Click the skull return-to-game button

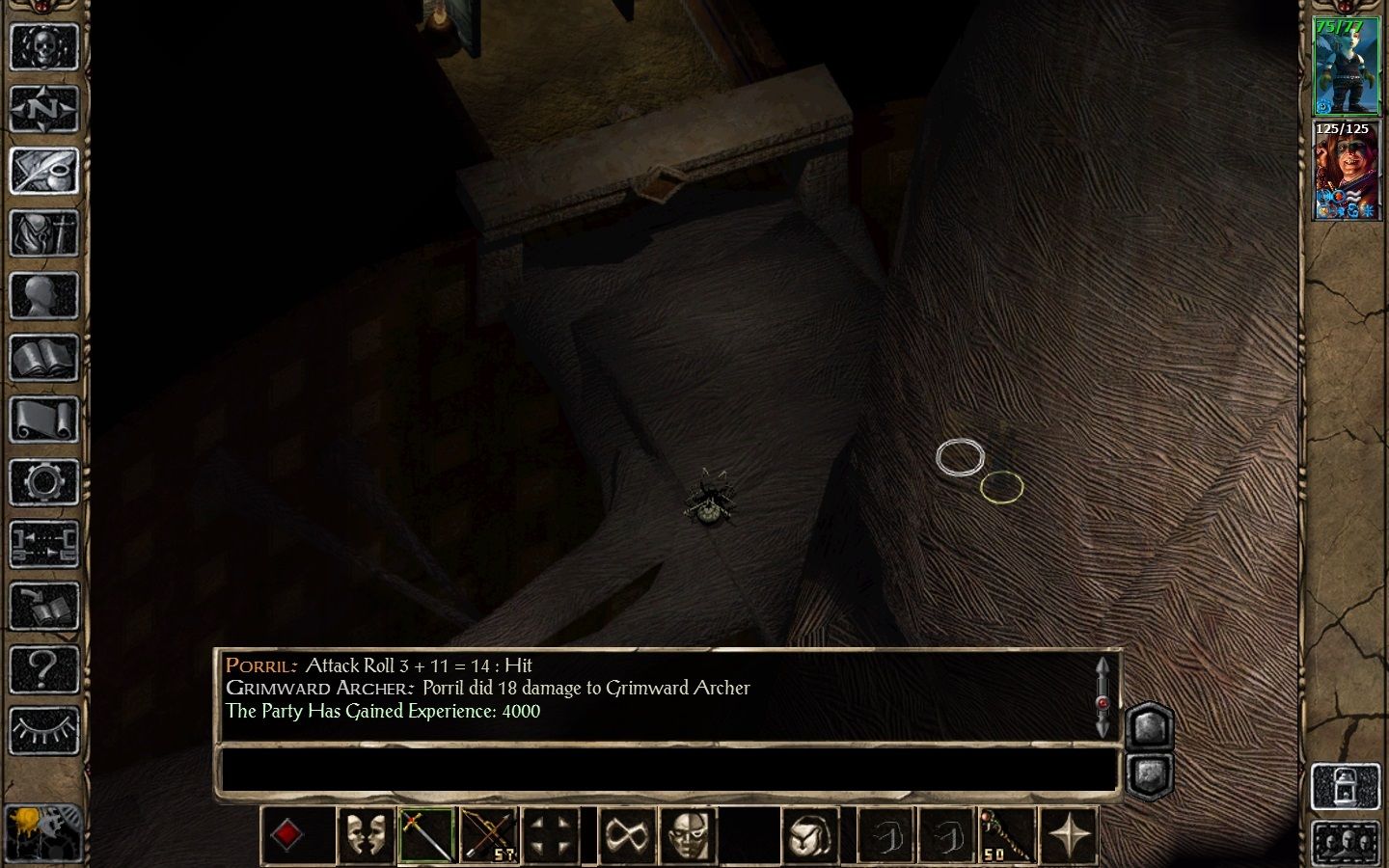point(43,46)
